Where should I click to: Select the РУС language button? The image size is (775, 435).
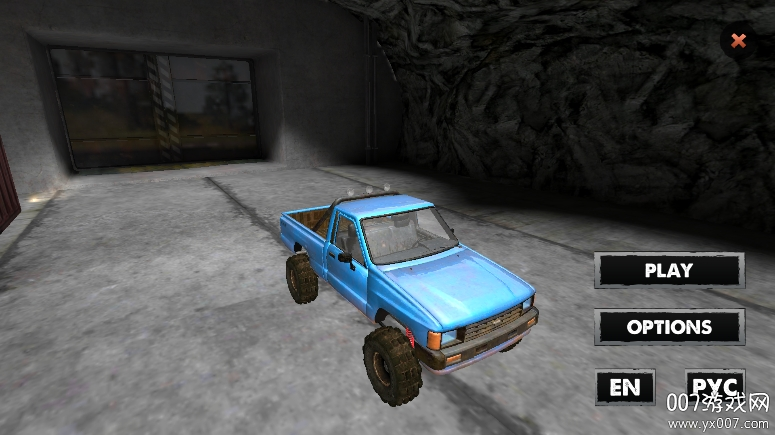[715, 386]
